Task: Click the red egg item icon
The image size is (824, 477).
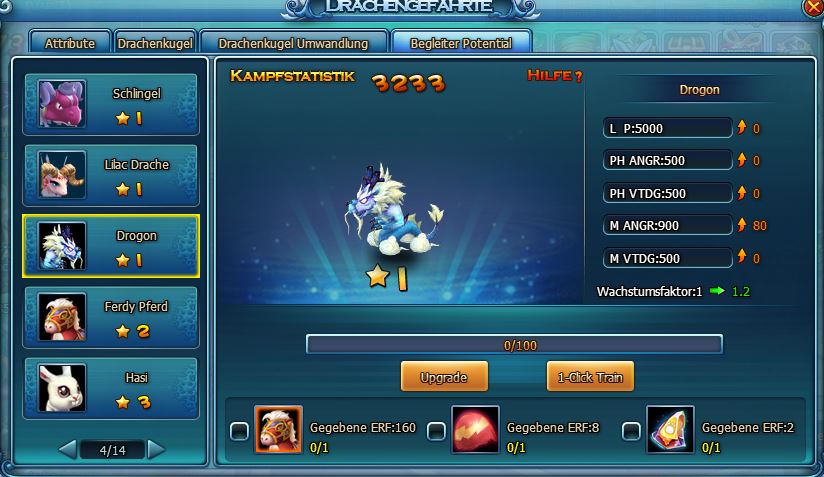Action: (x=475, y=430)
